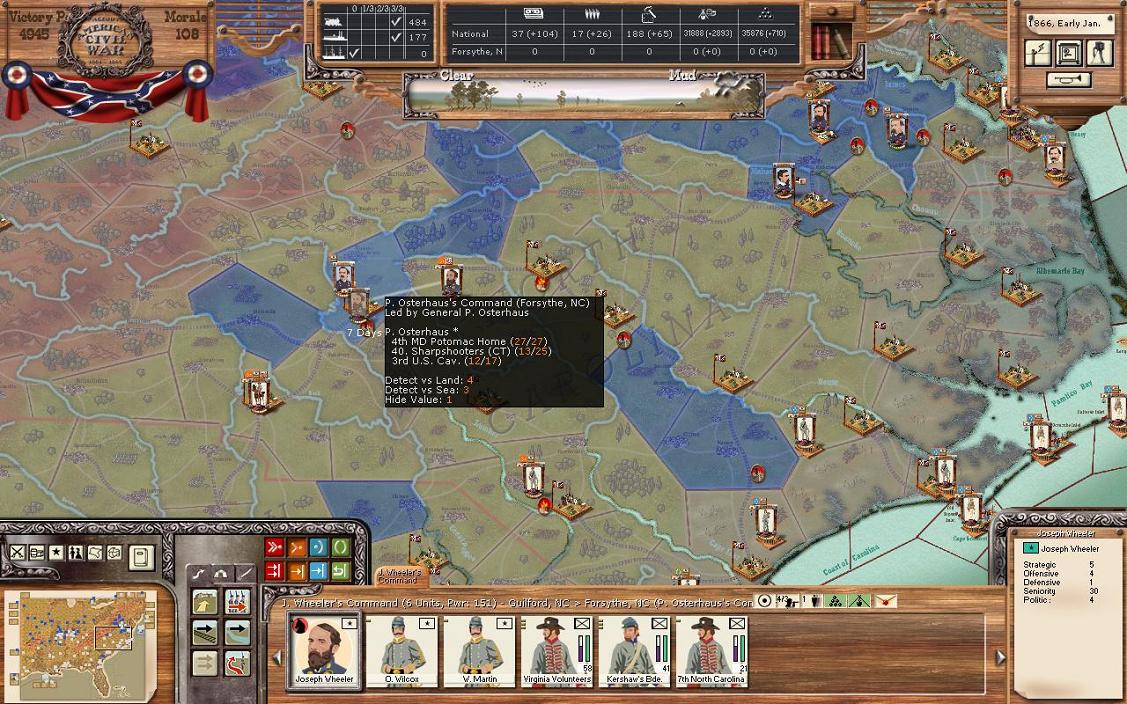Select the 7th North Carolina unit card
This screenshot has height=704, width=1127.
[710, 650]
